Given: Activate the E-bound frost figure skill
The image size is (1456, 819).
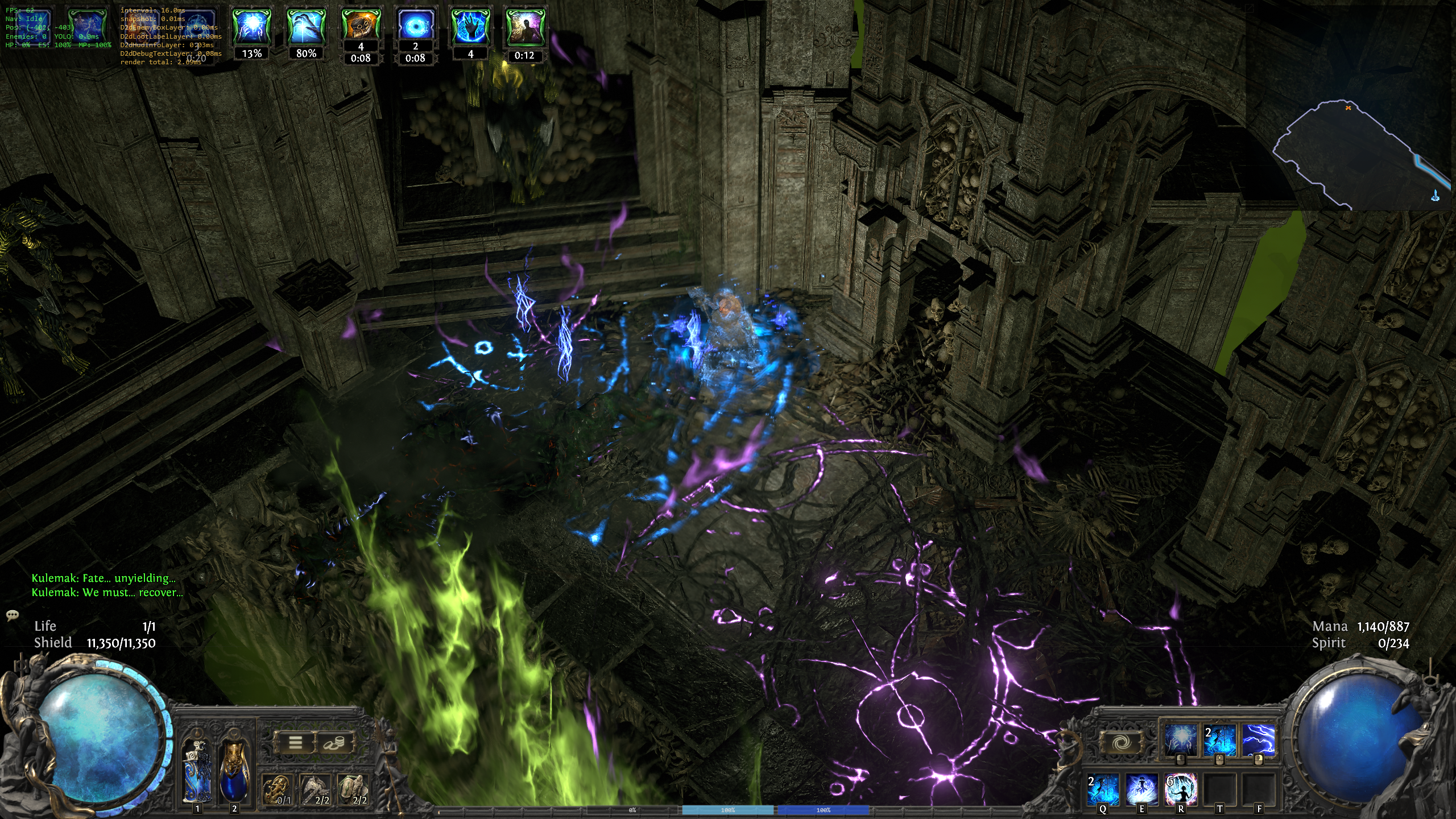Looking at the screenshot, I should click(1141, 788).
